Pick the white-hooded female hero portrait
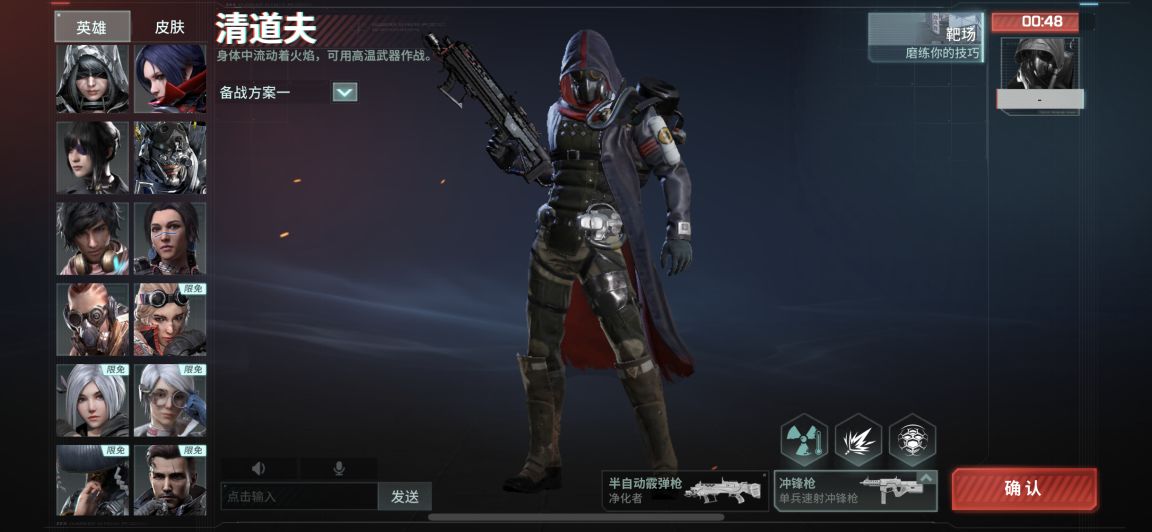The width and height of the screenshot is (1152, 532). (x=92, y=79)
